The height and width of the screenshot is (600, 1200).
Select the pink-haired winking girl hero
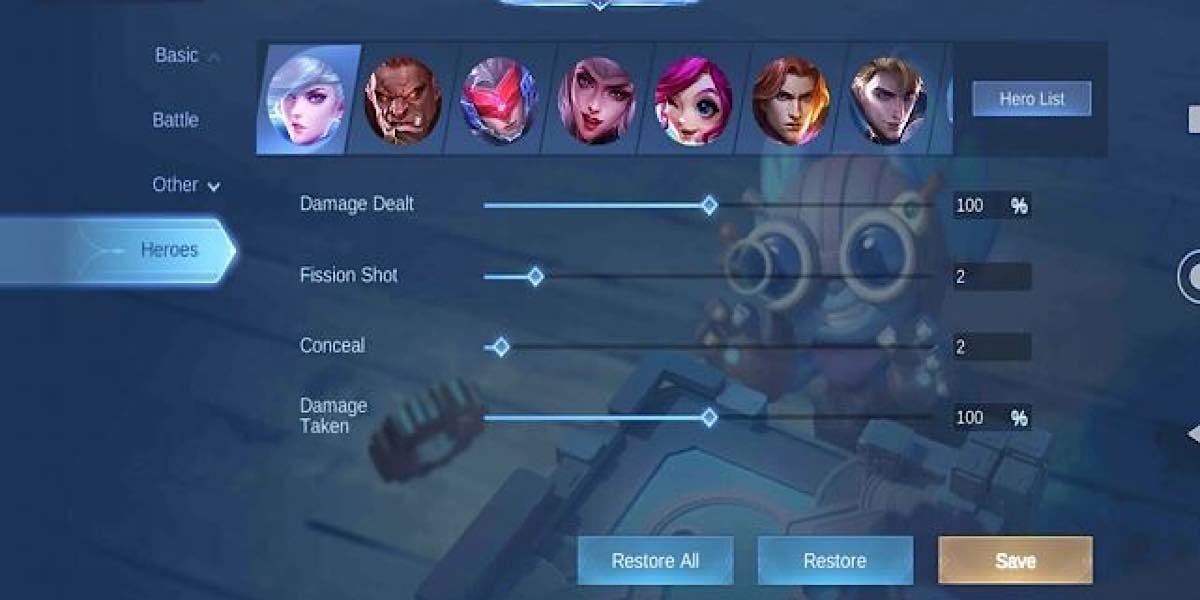click(x=693, y=101)
